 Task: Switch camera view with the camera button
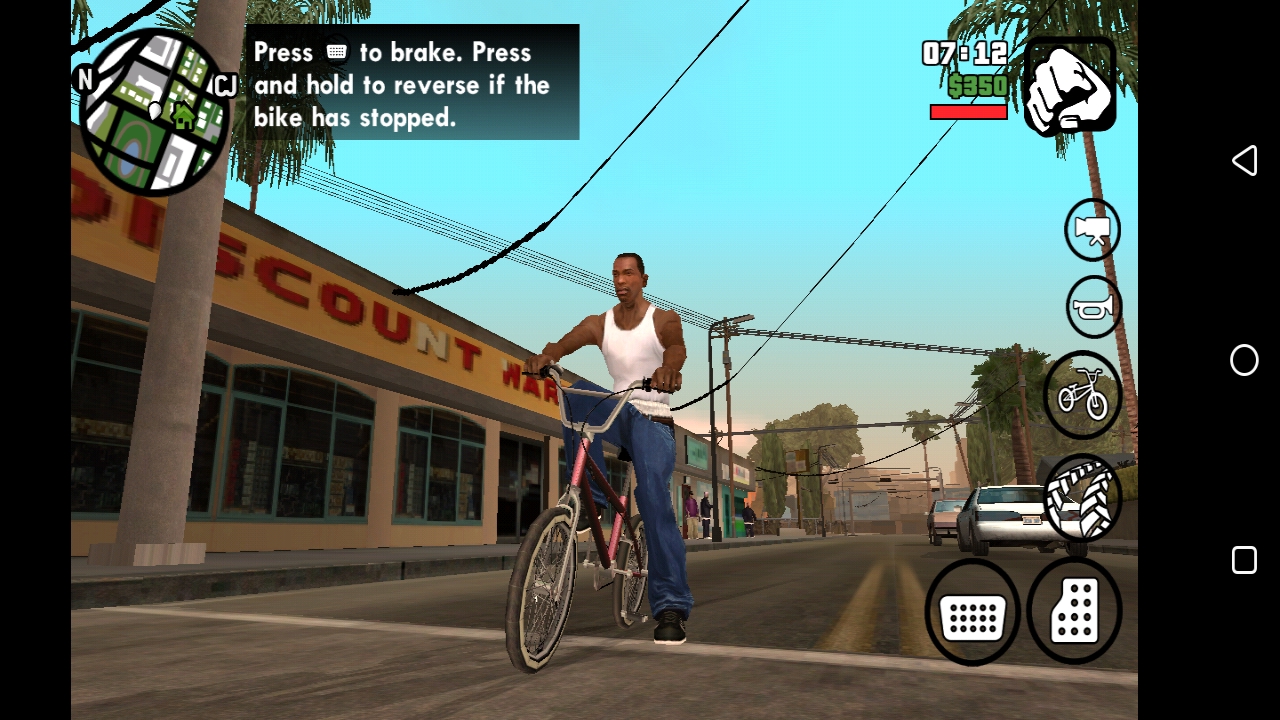(x=1092, y=230)
